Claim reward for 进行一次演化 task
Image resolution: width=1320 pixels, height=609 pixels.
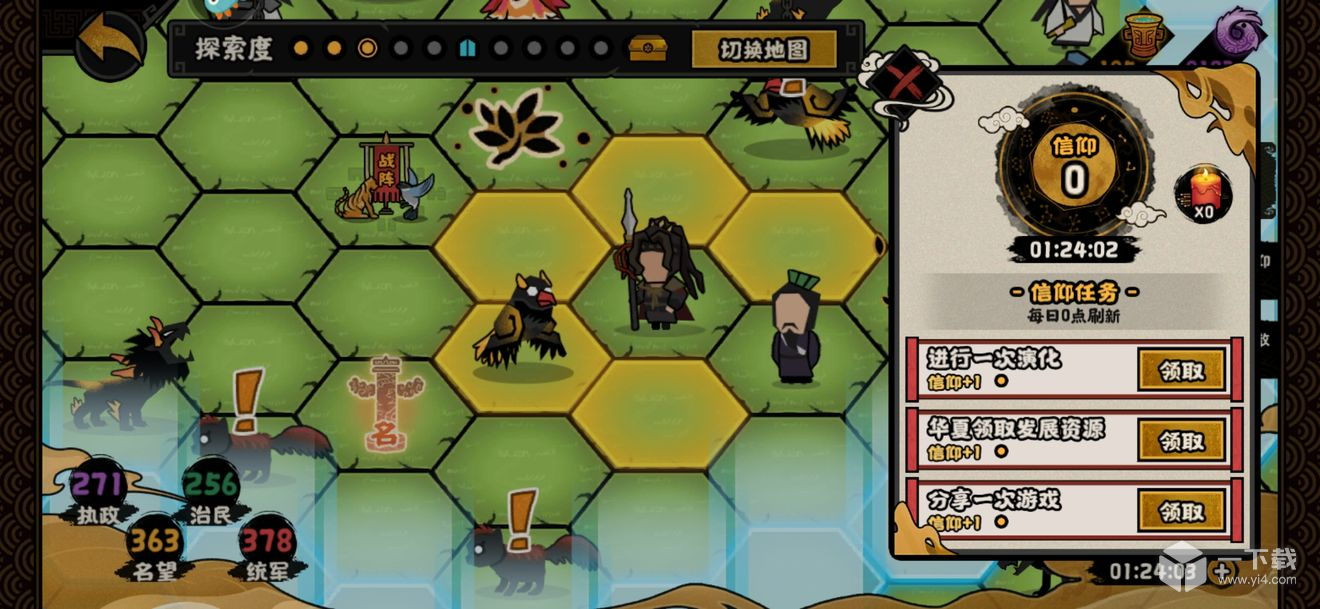pos(1182,370)
